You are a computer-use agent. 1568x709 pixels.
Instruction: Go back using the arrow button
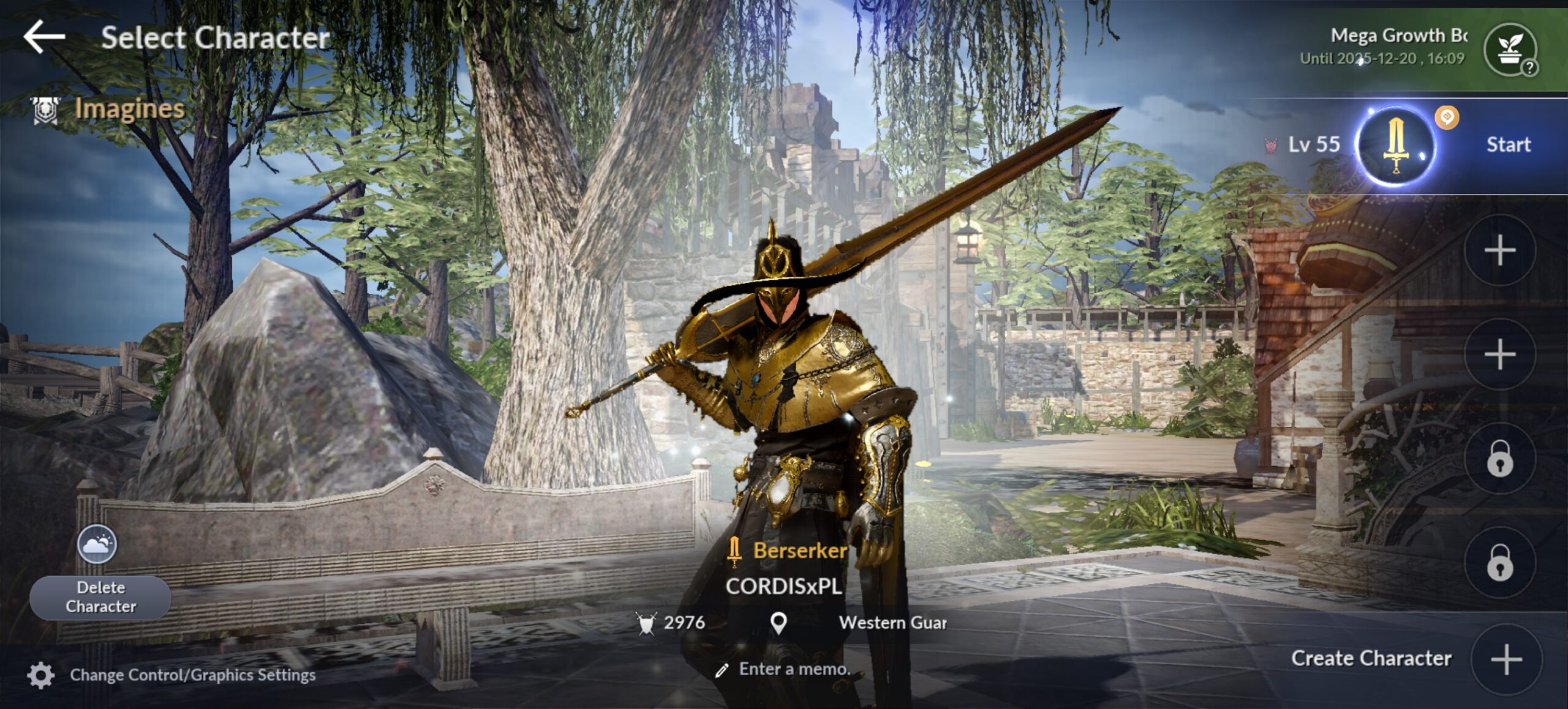click(x=44, y=37)
